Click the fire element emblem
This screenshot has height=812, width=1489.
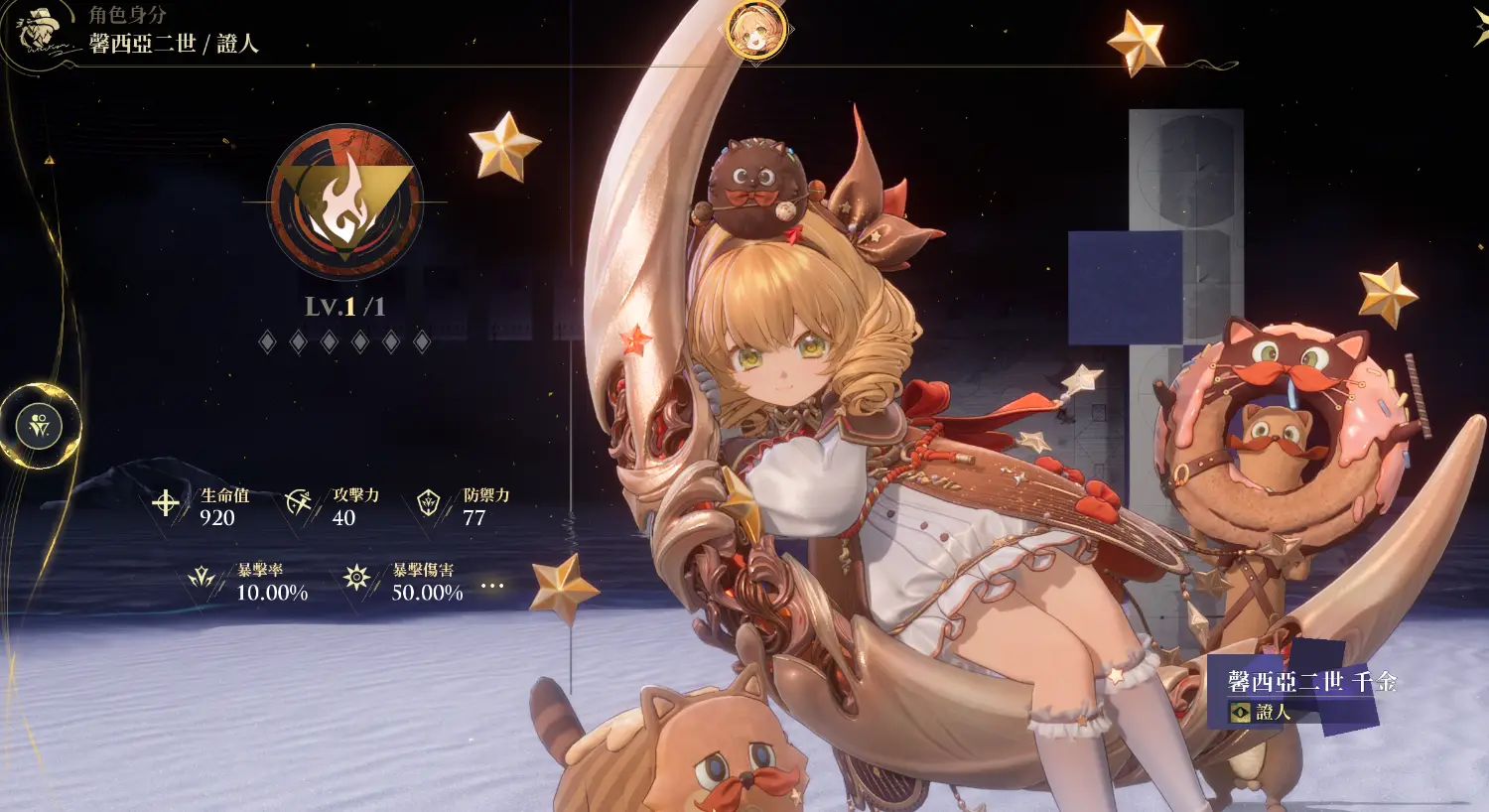tap(344, 203)
